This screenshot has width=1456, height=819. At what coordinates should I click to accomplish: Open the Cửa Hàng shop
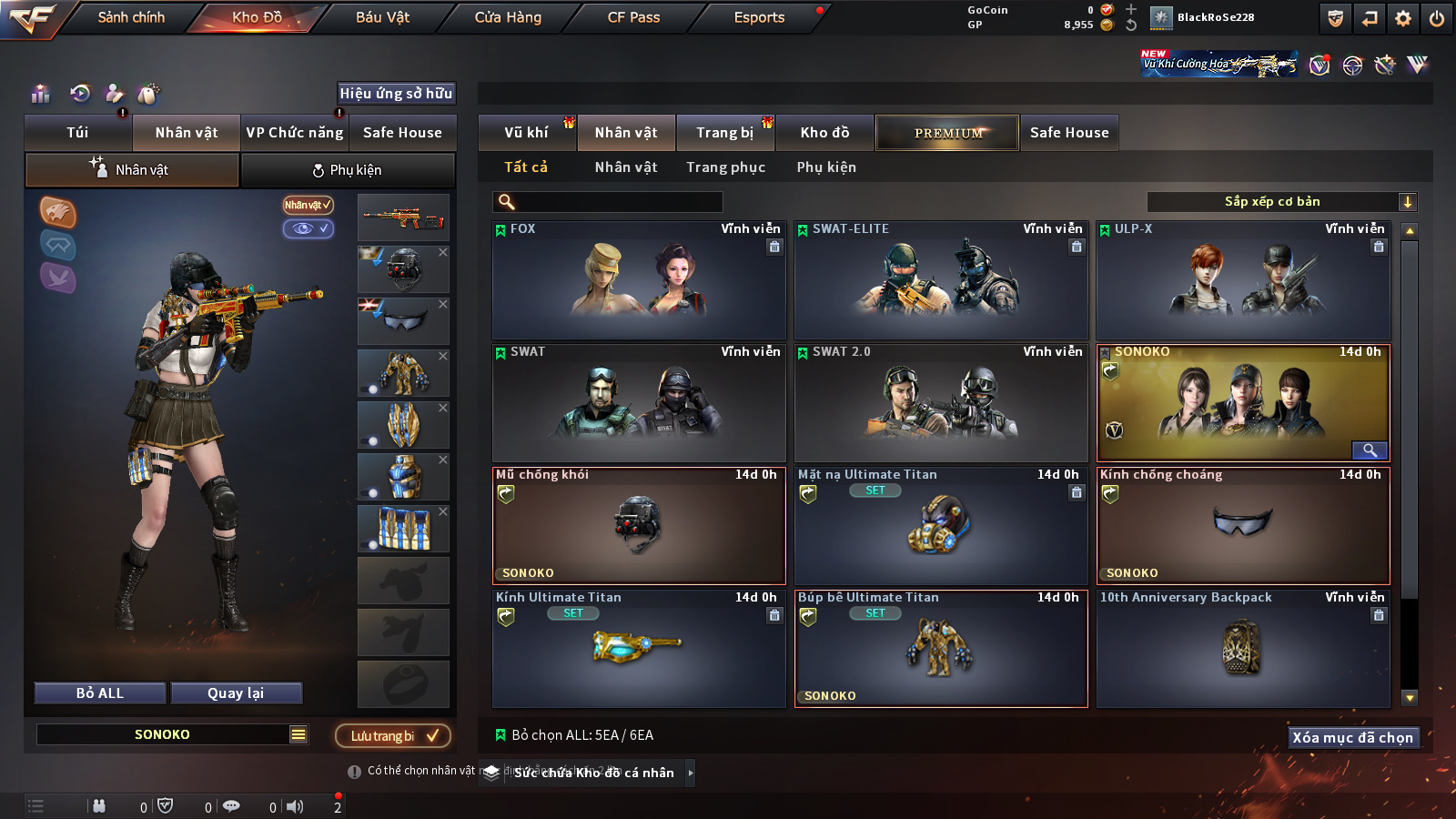pos(508,17)
